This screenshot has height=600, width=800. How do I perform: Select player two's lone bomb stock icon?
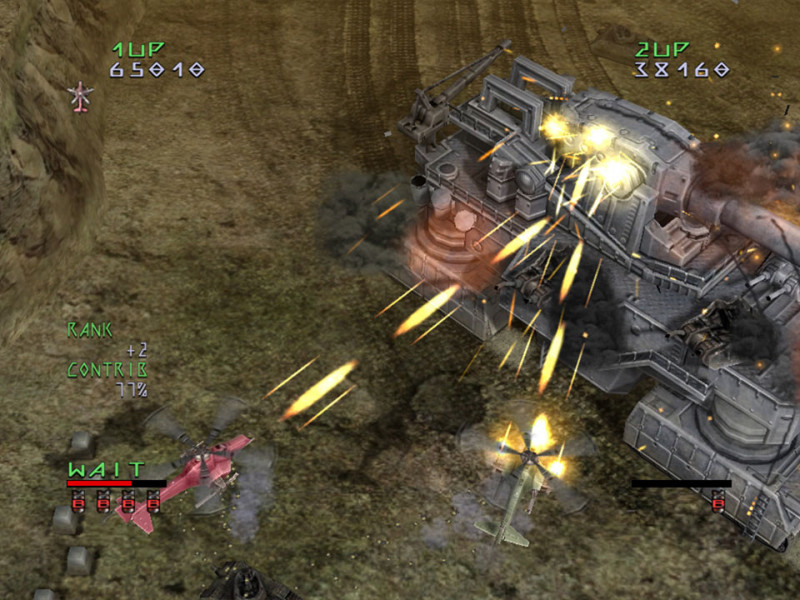tap(718, 504)
